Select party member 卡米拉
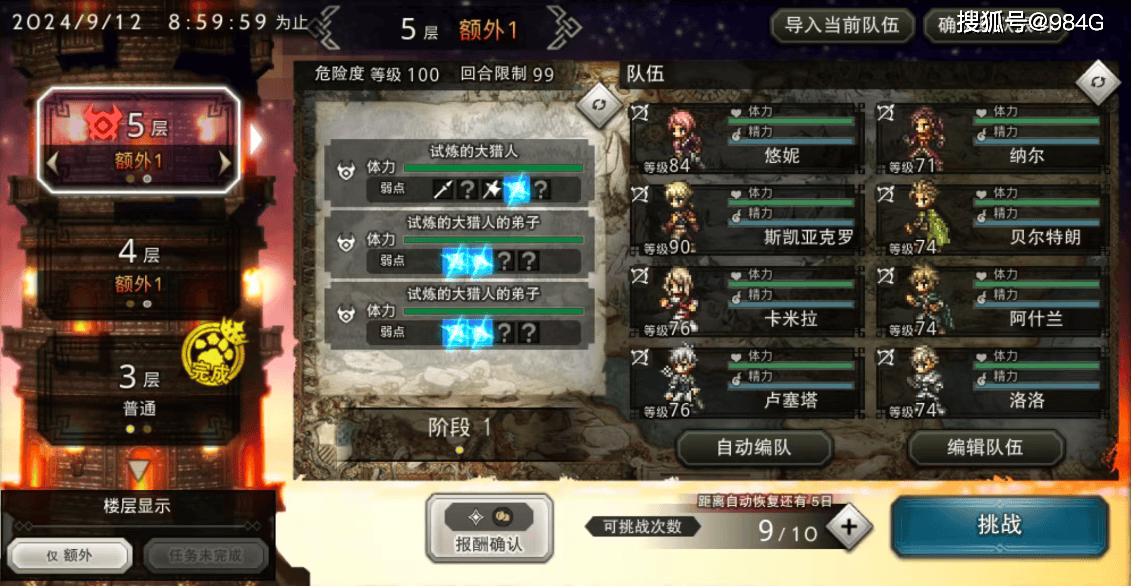 point(746,300)
